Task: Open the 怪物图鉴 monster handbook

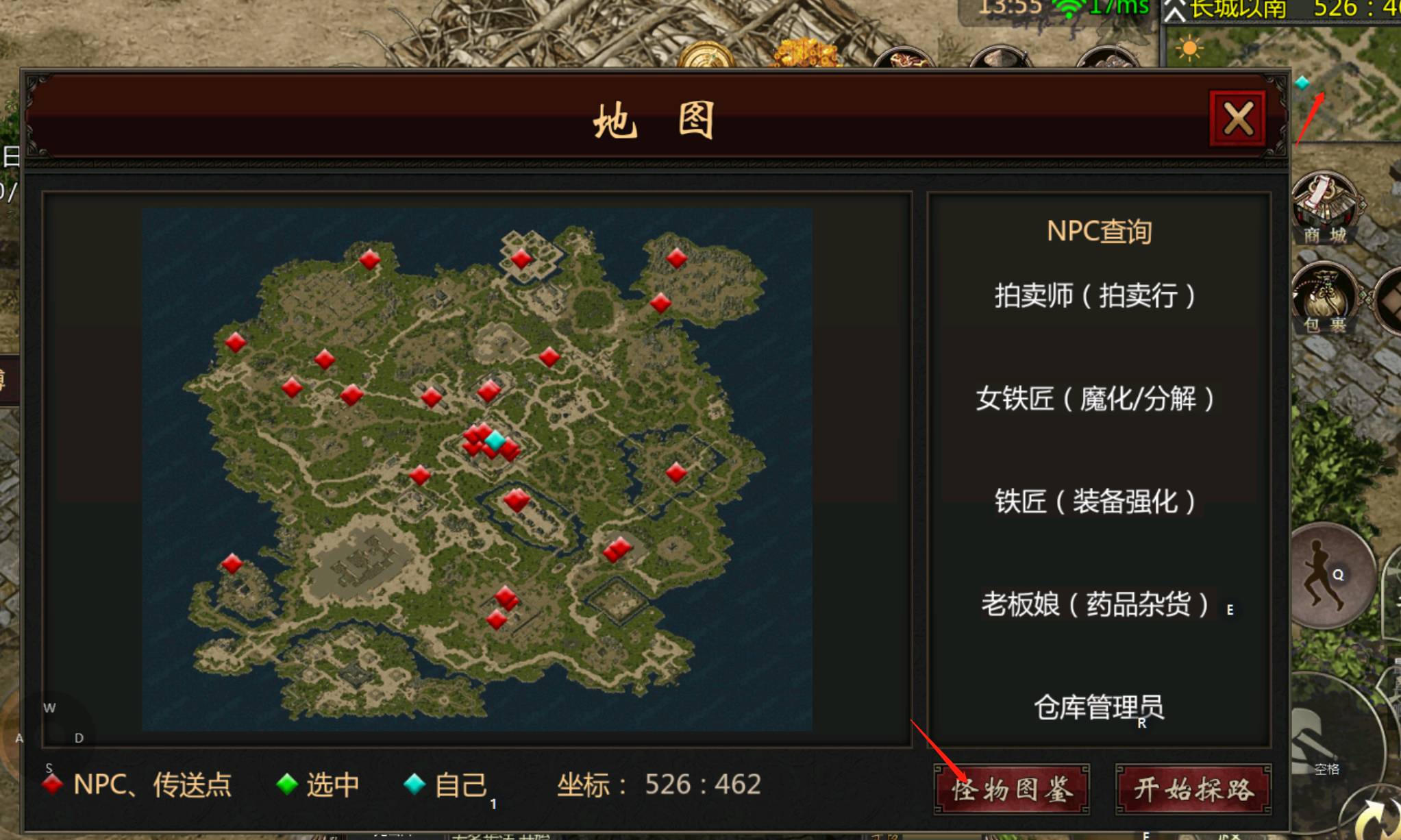Action: point(1013,789)
